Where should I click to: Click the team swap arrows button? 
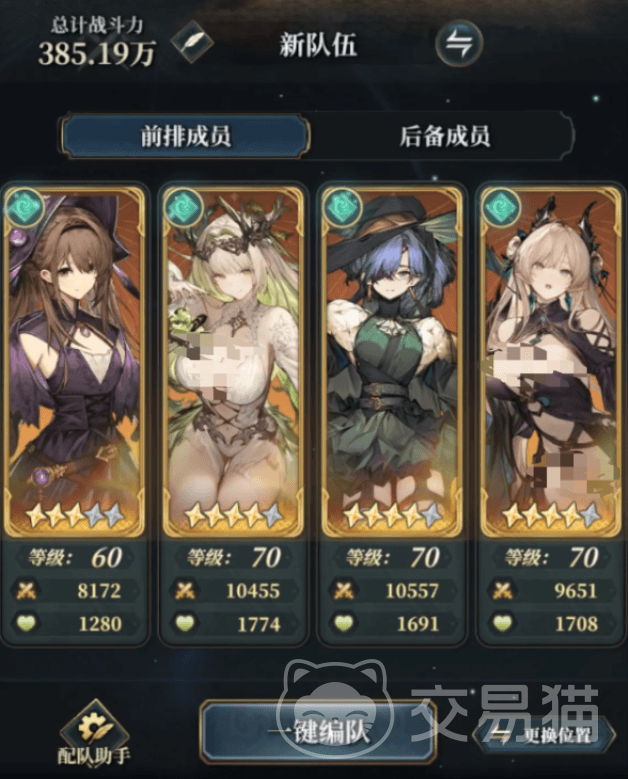[x=459, y=43]
